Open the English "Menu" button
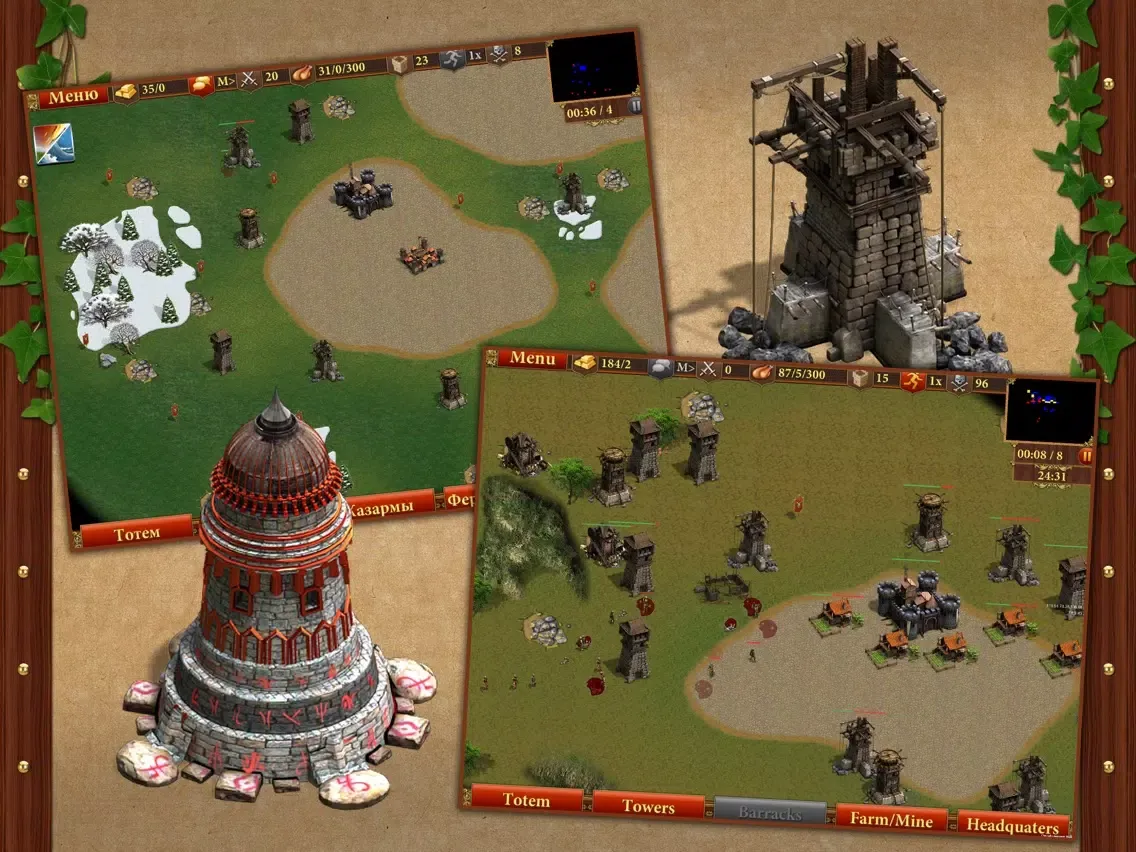The width and height of the screenshot is (1136, 852). point(539,358)
